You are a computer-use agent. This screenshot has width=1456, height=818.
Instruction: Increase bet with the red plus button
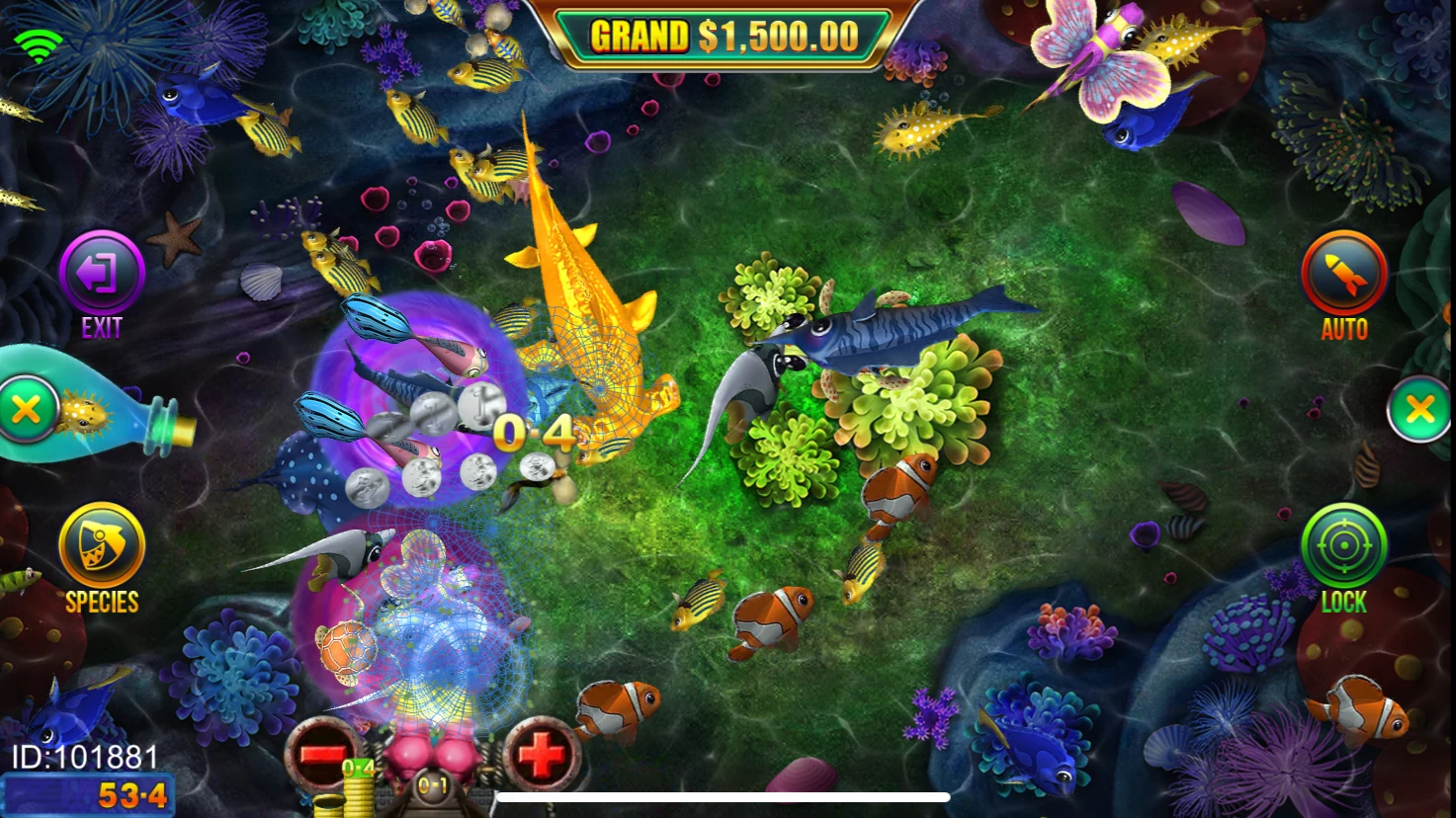coord(539,756)
